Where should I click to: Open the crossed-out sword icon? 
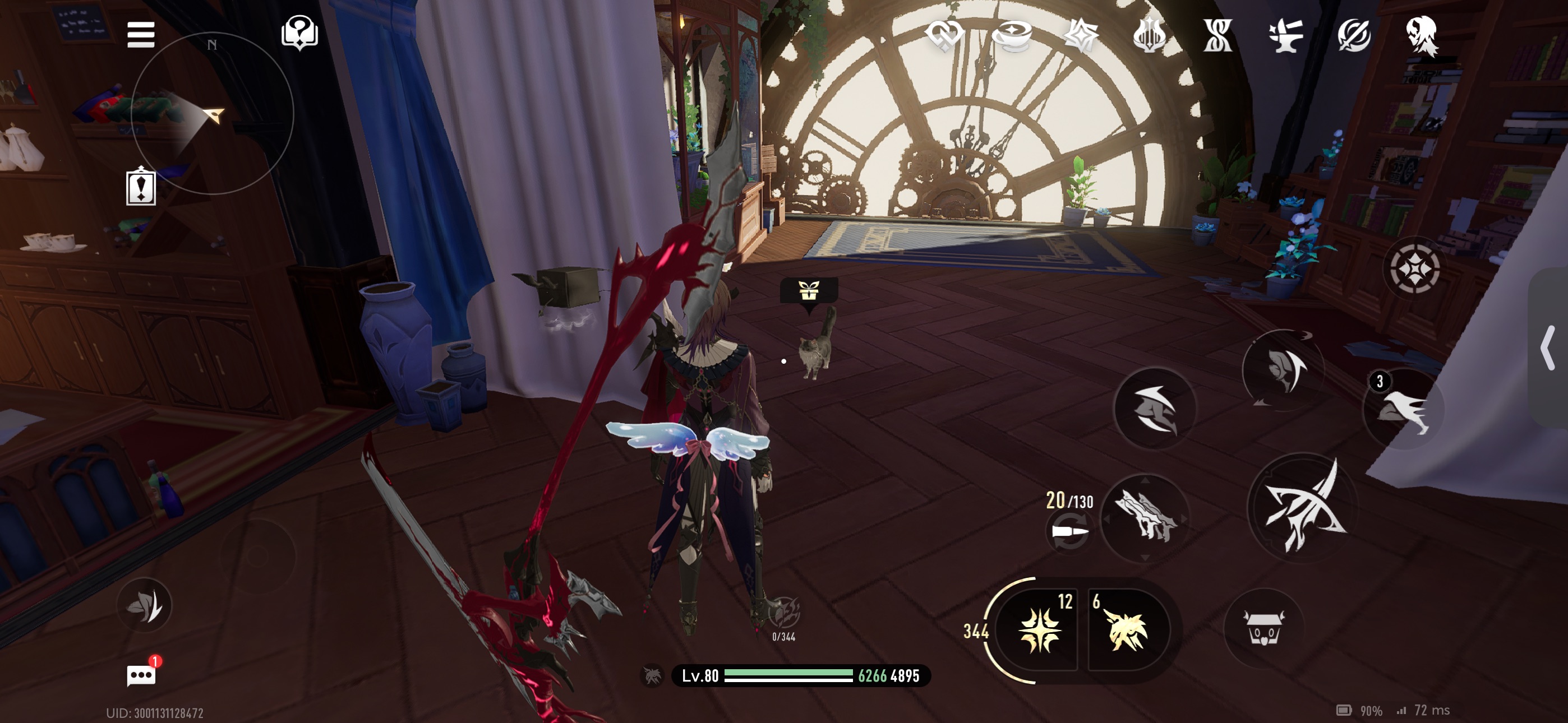[x=1354, y=35]
